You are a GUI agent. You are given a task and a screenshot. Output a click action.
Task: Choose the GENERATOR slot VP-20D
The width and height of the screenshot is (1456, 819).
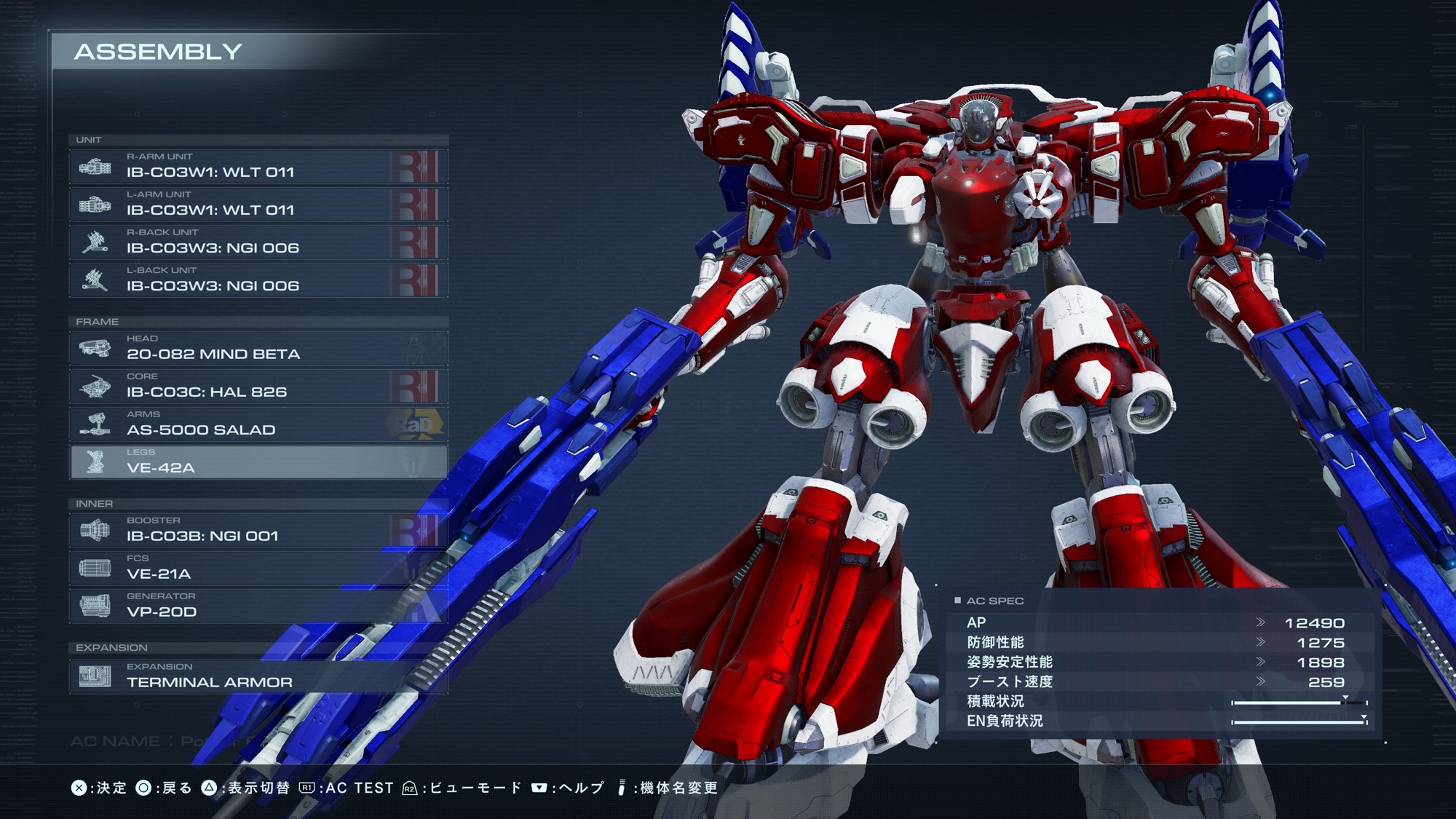[258, 606]
